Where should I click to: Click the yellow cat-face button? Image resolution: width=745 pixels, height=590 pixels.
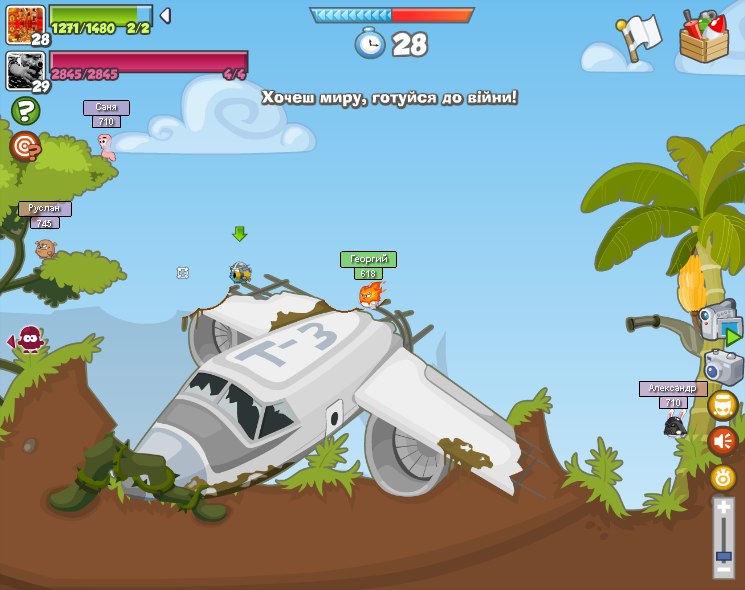723,405
